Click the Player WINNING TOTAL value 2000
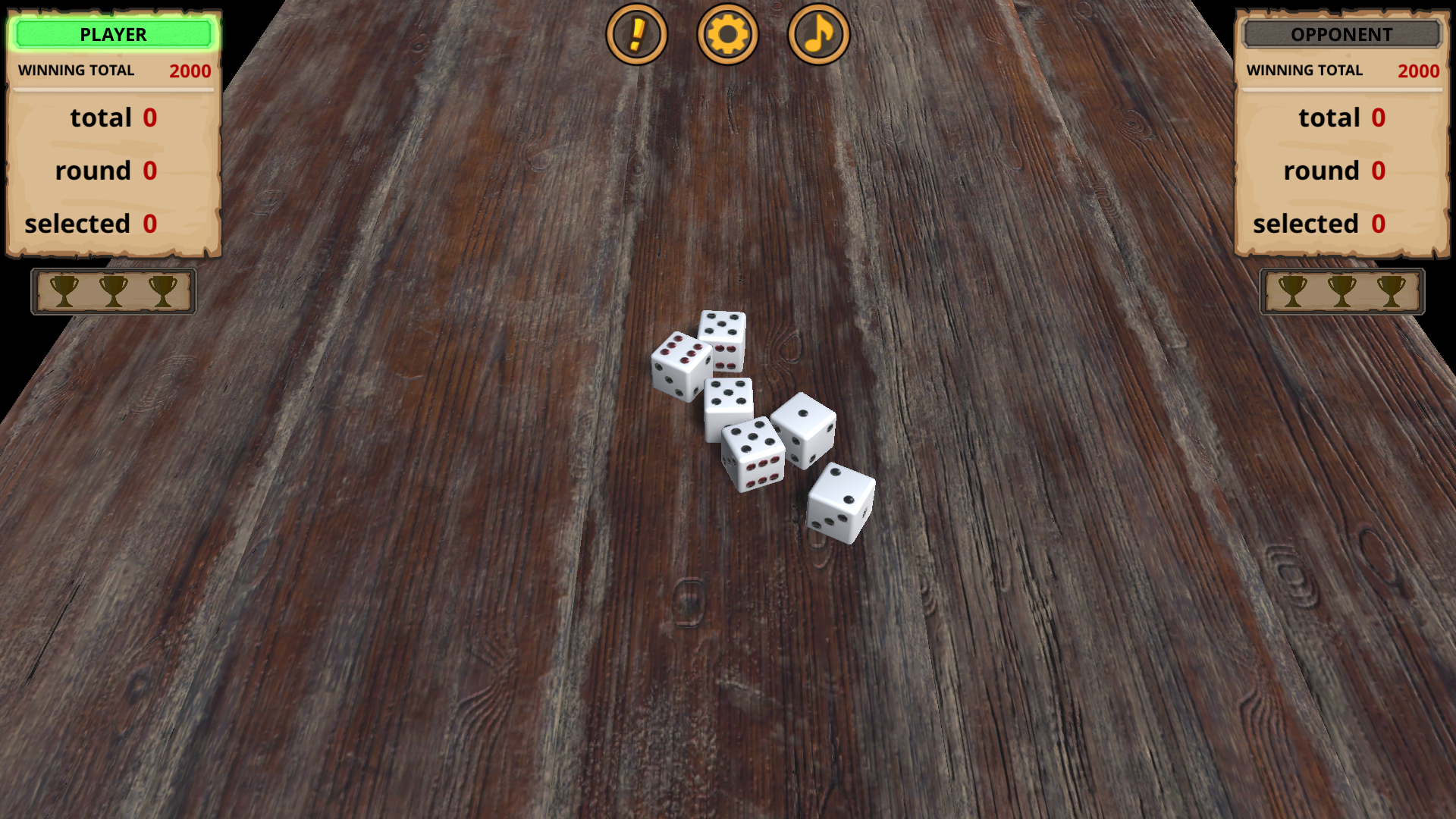The image size is (1456, 819). tap(190, 71)
